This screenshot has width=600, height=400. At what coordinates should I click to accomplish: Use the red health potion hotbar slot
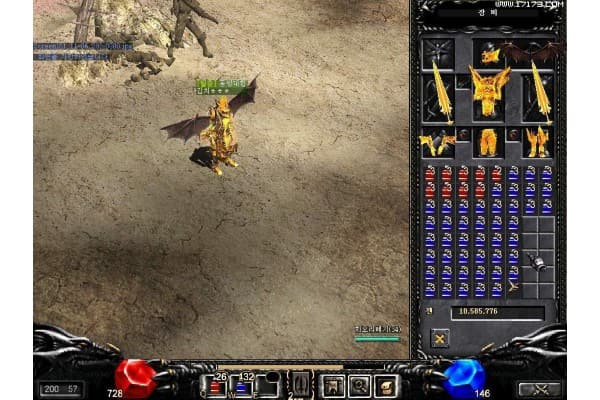[x=215, y=386]
